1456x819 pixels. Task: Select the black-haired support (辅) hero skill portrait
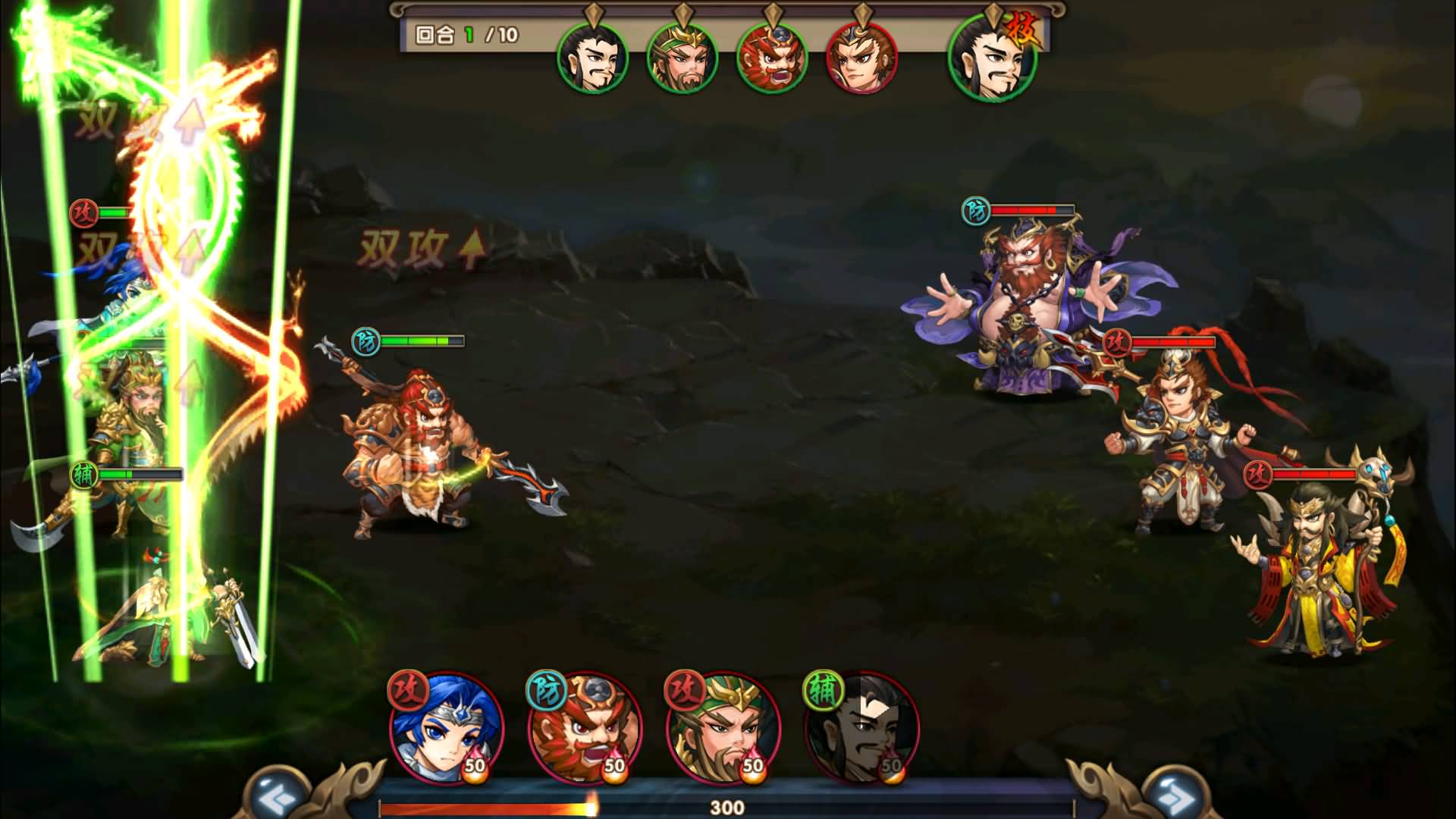[x=861, y=728]
